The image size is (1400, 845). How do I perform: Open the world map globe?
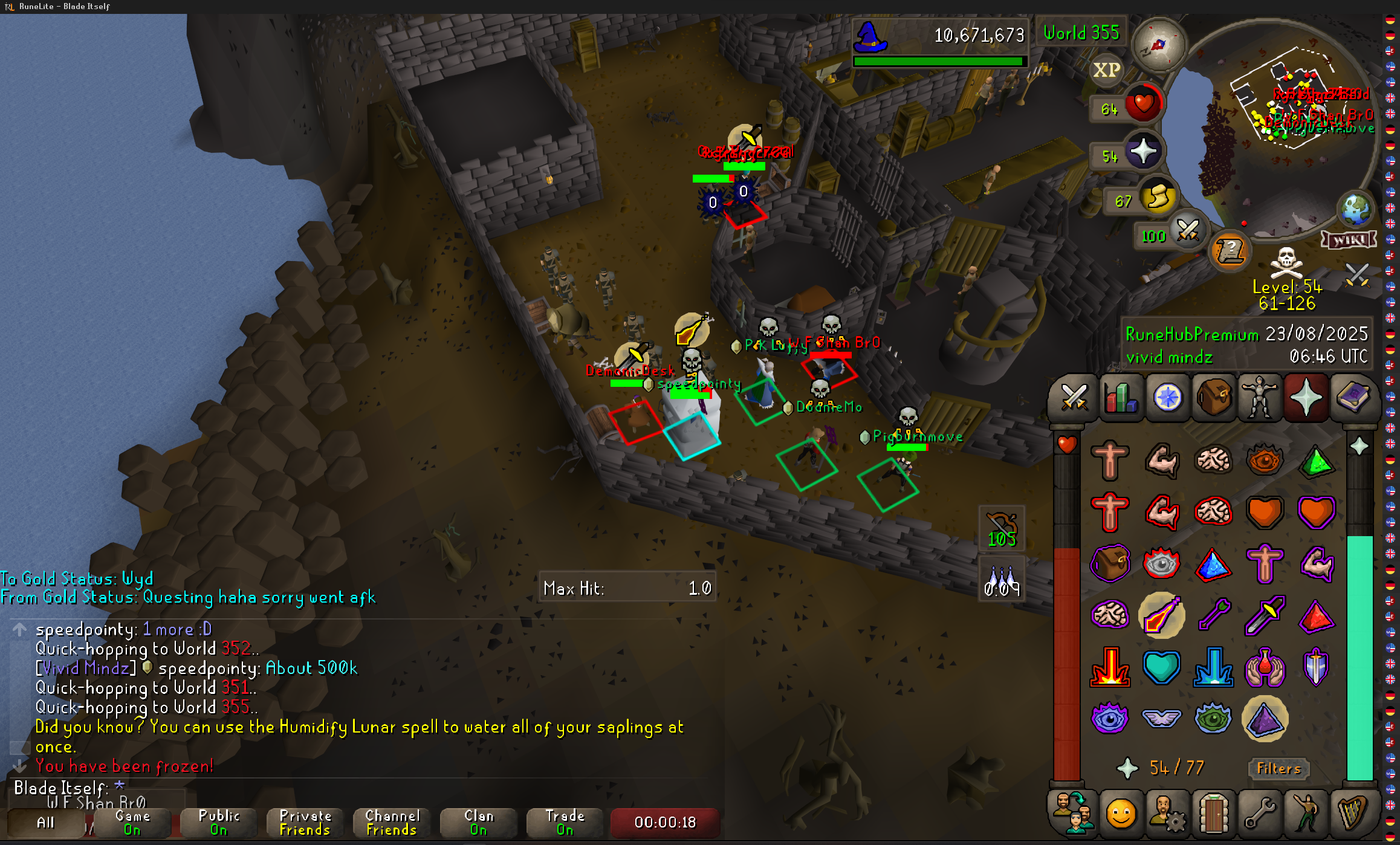(x=1355, y=209)
